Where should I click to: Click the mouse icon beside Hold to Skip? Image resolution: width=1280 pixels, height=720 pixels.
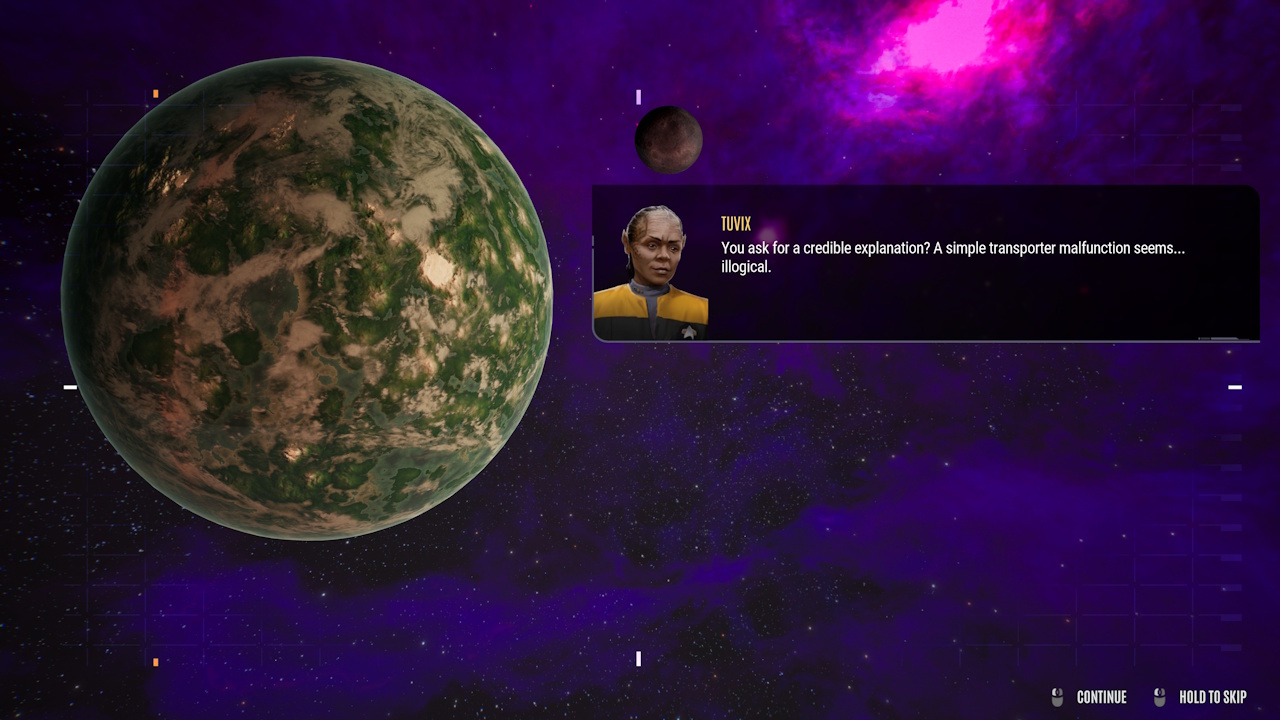tap(1159, 697)
